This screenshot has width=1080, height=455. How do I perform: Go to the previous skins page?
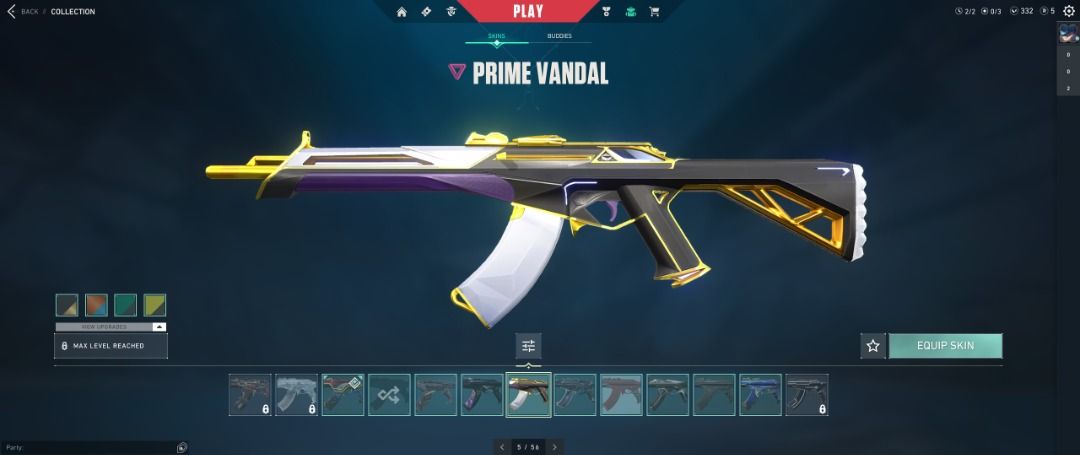pos(502,447)
